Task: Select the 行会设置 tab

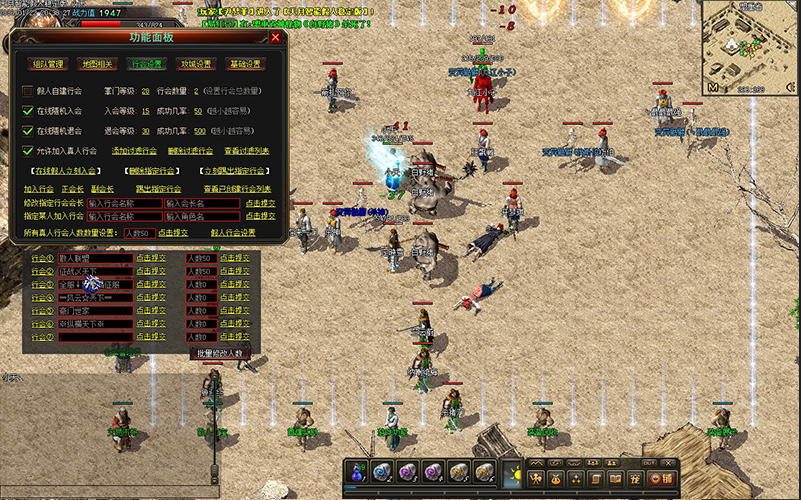Action: point(146,64)
